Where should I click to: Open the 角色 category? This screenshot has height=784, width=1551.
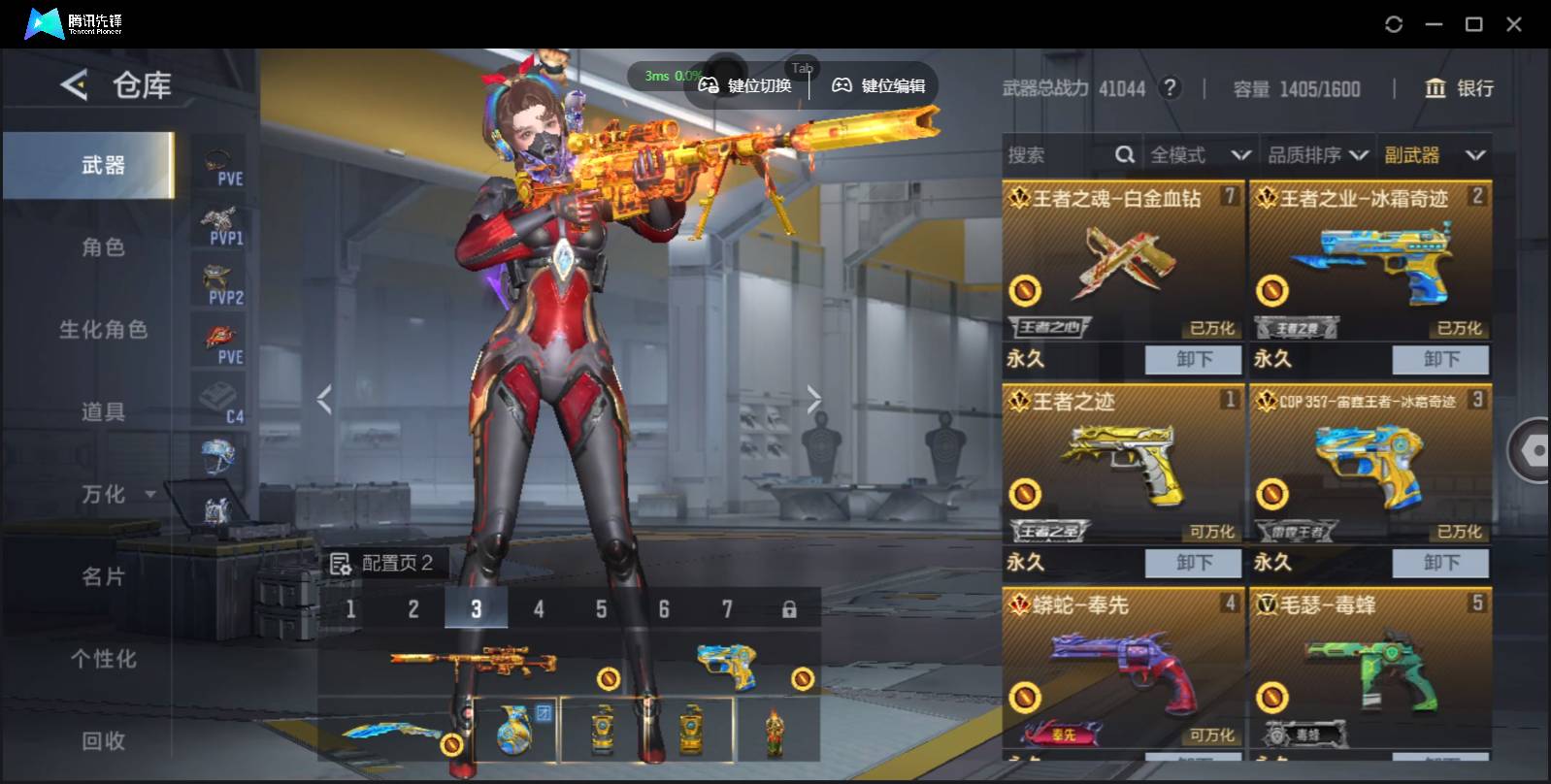[103, 247]
